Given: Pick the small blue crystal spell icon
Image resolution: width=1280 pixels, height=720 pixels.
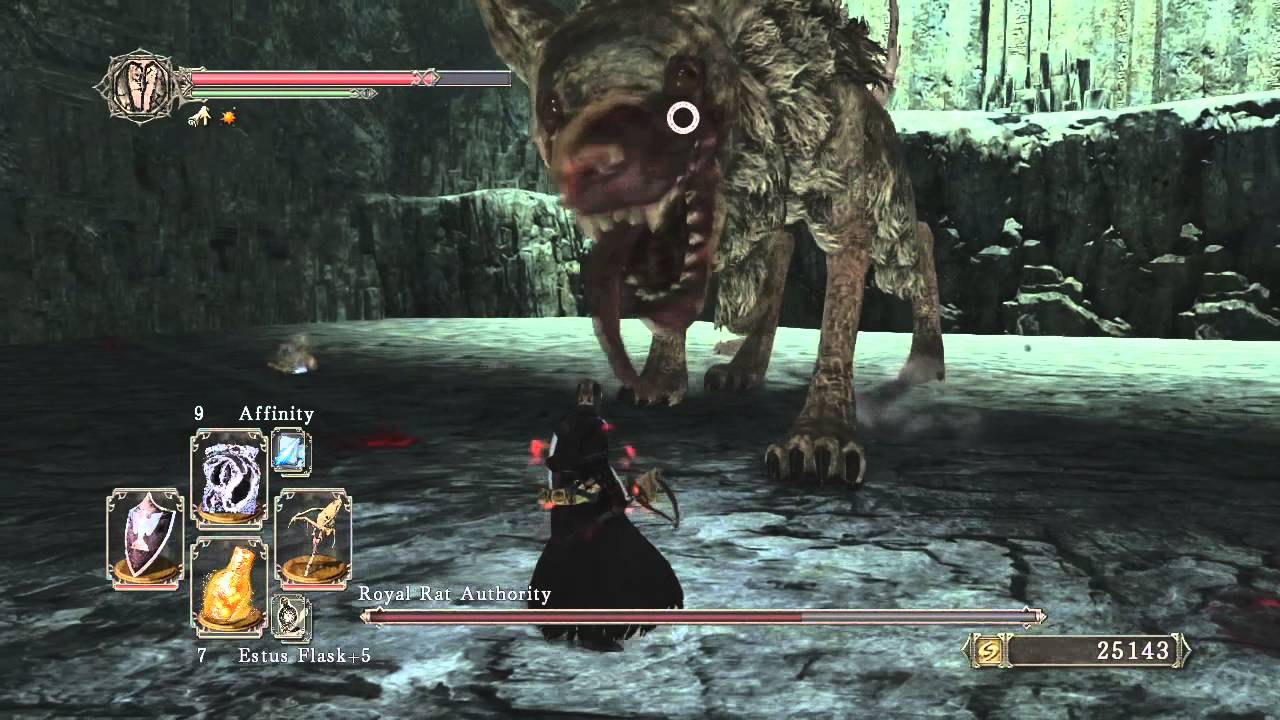Looking at the screenshot, I should 291,452.
